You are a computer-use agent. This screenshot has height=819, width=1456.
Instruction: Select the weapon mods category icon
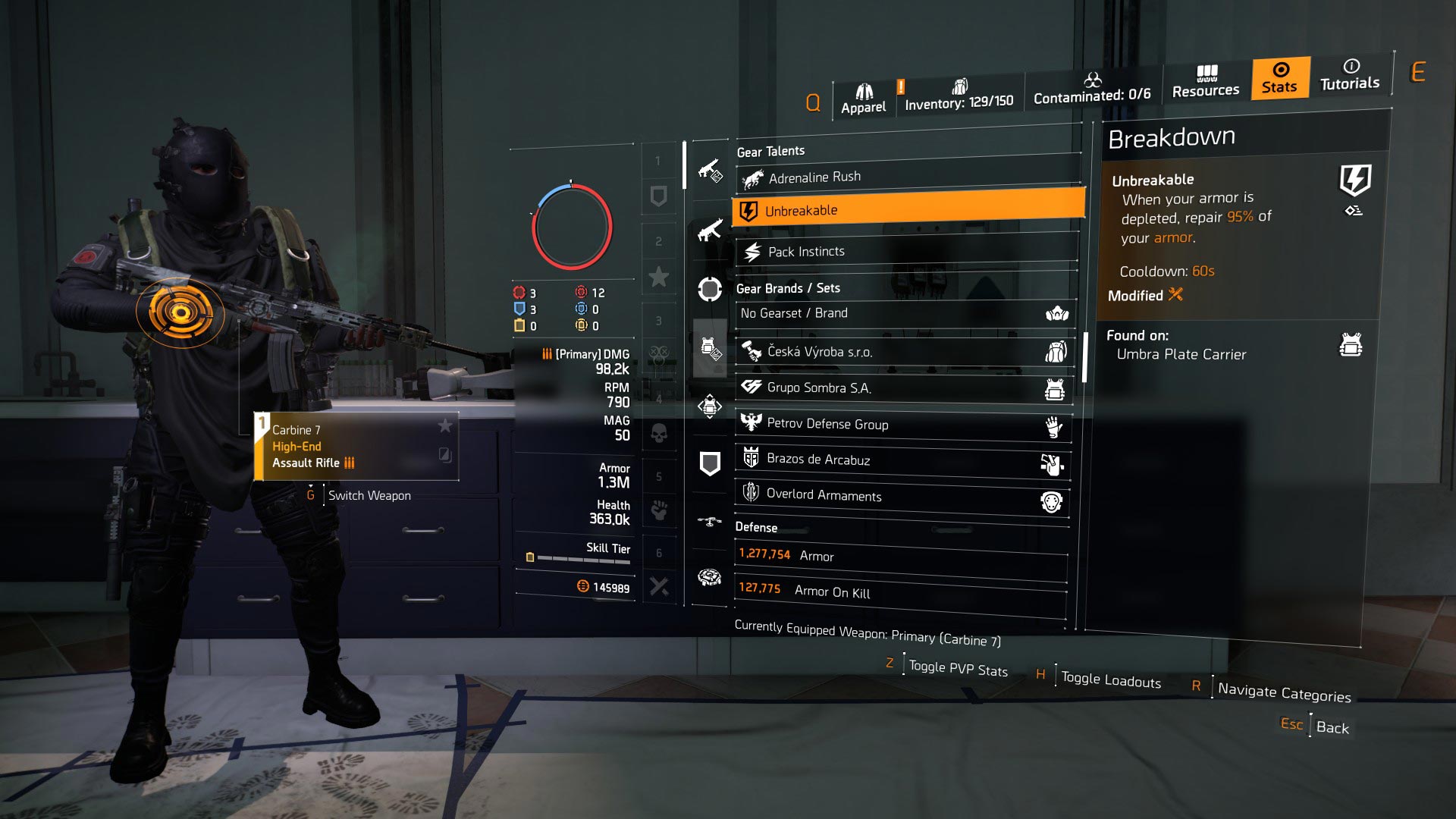pyautogui.click(x=709, y=171)
